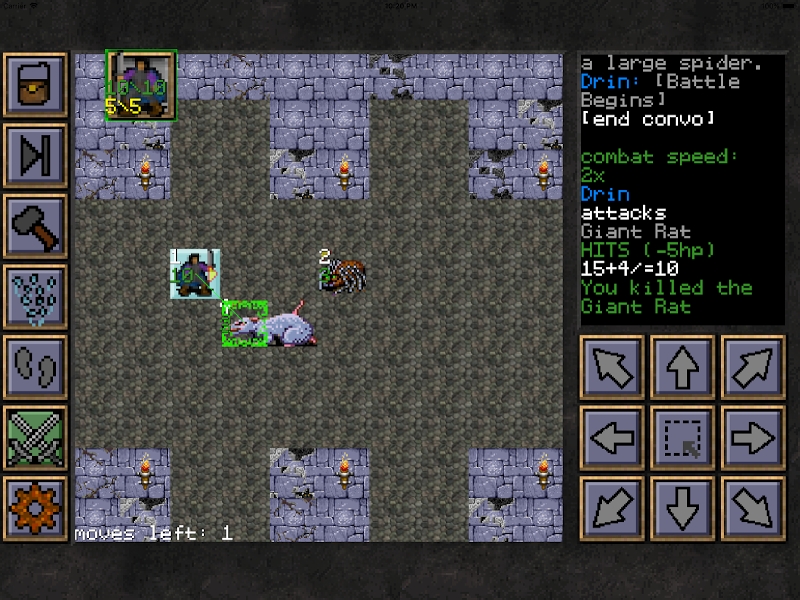Activate the blue sparkles spell button

(x=35, y=297)
